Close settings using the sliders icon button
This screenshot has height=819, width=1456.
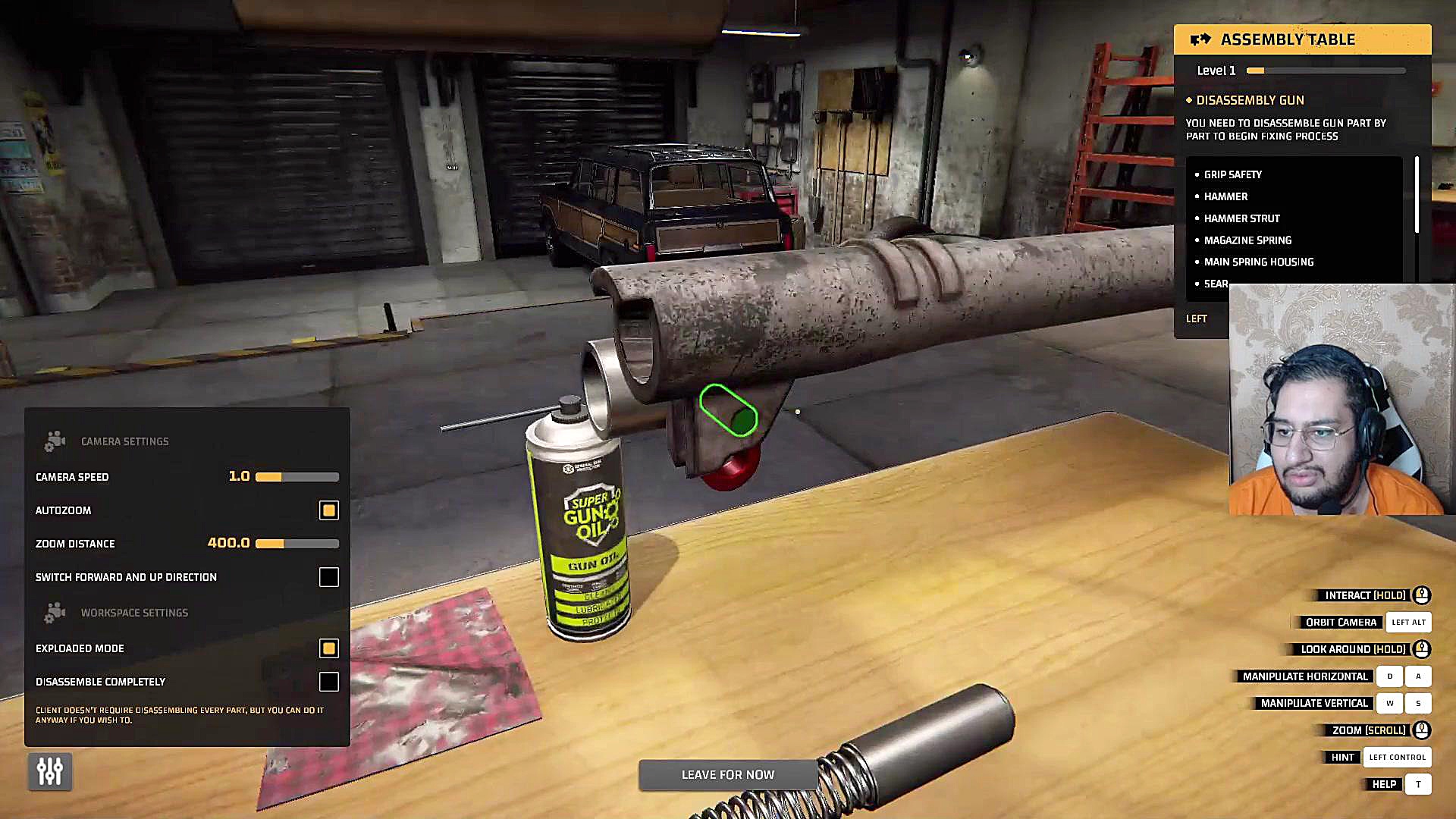[50, 771]
